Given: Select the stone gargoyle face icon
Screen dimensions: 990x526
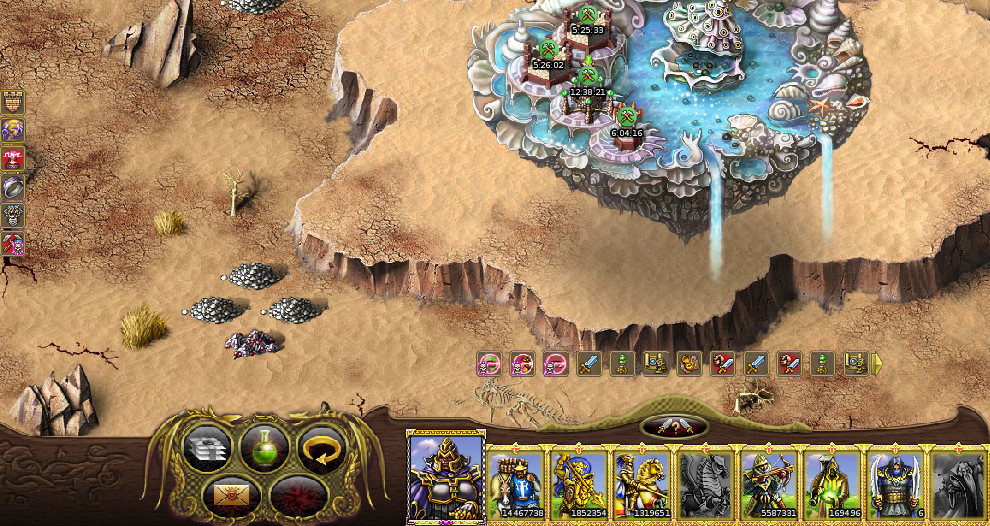Looking at the screenshot, I should 13,215.
